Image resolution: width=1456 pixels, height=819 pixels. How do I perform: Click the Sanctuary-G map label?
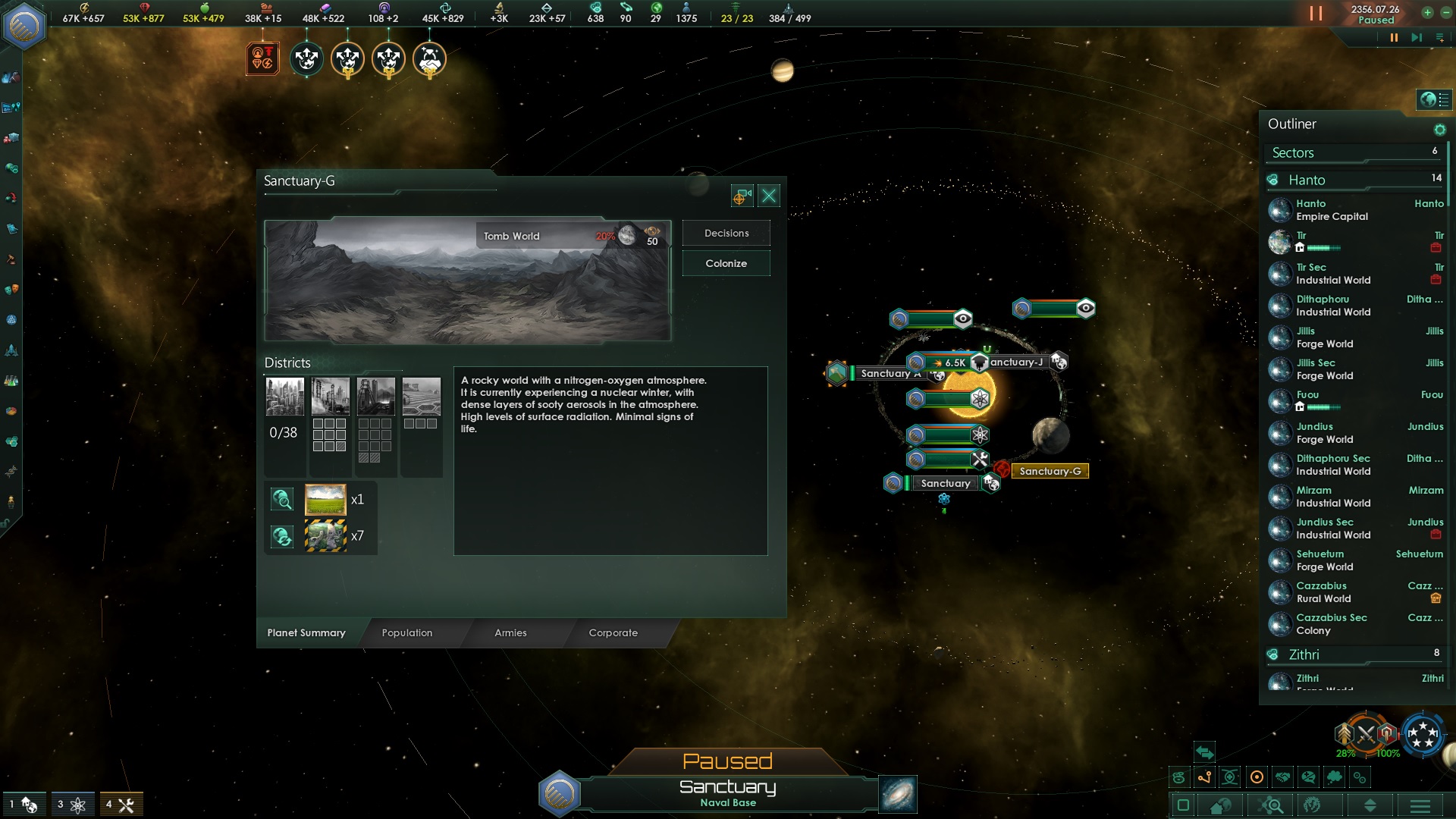tap(1050, 472)
